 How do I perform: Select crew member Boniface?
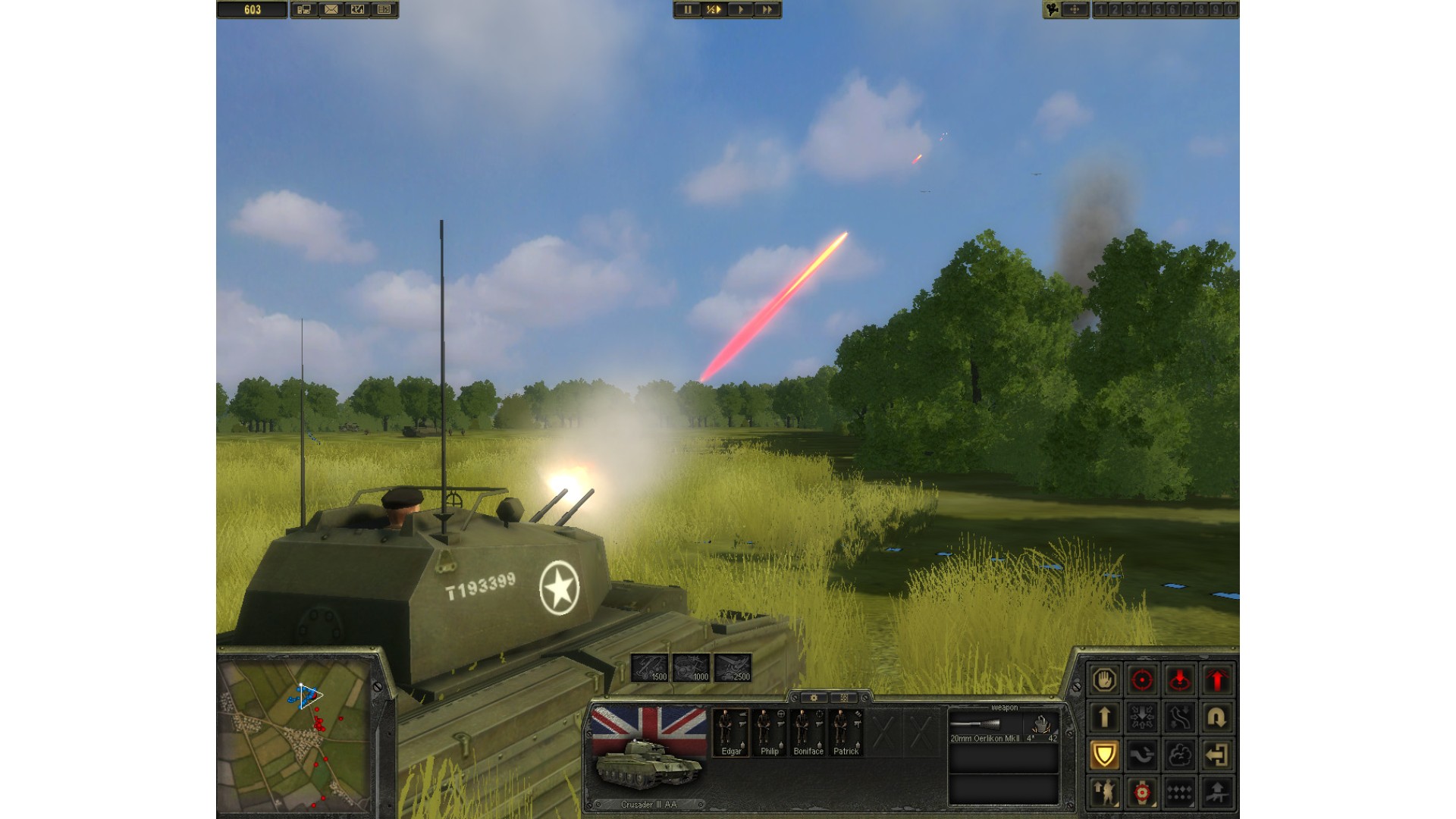pos(808,732)
